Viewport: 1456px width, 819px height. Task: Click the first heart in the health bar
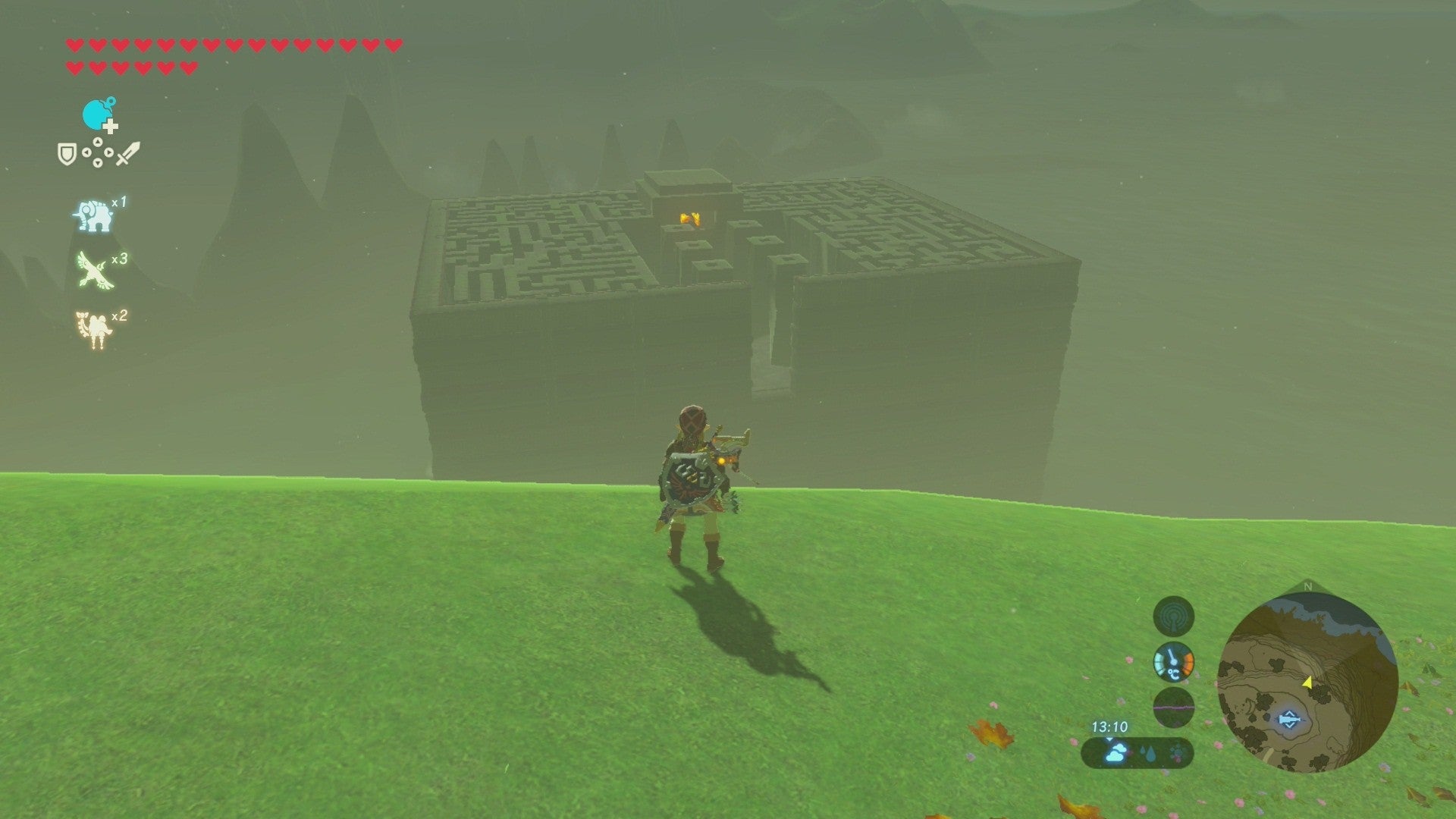[74, 45]
